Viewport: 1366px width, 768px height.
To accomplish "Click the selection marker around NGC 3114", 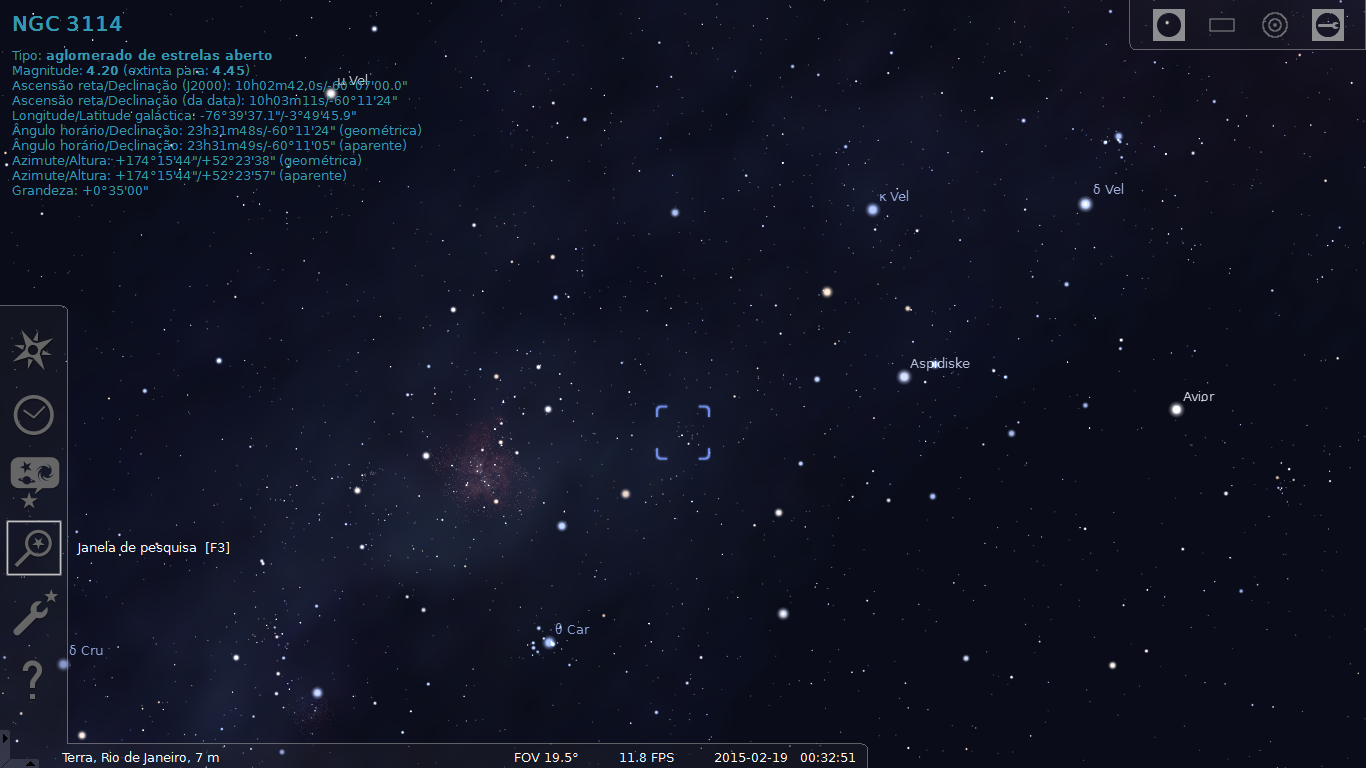I will click(x=682, y=432).
